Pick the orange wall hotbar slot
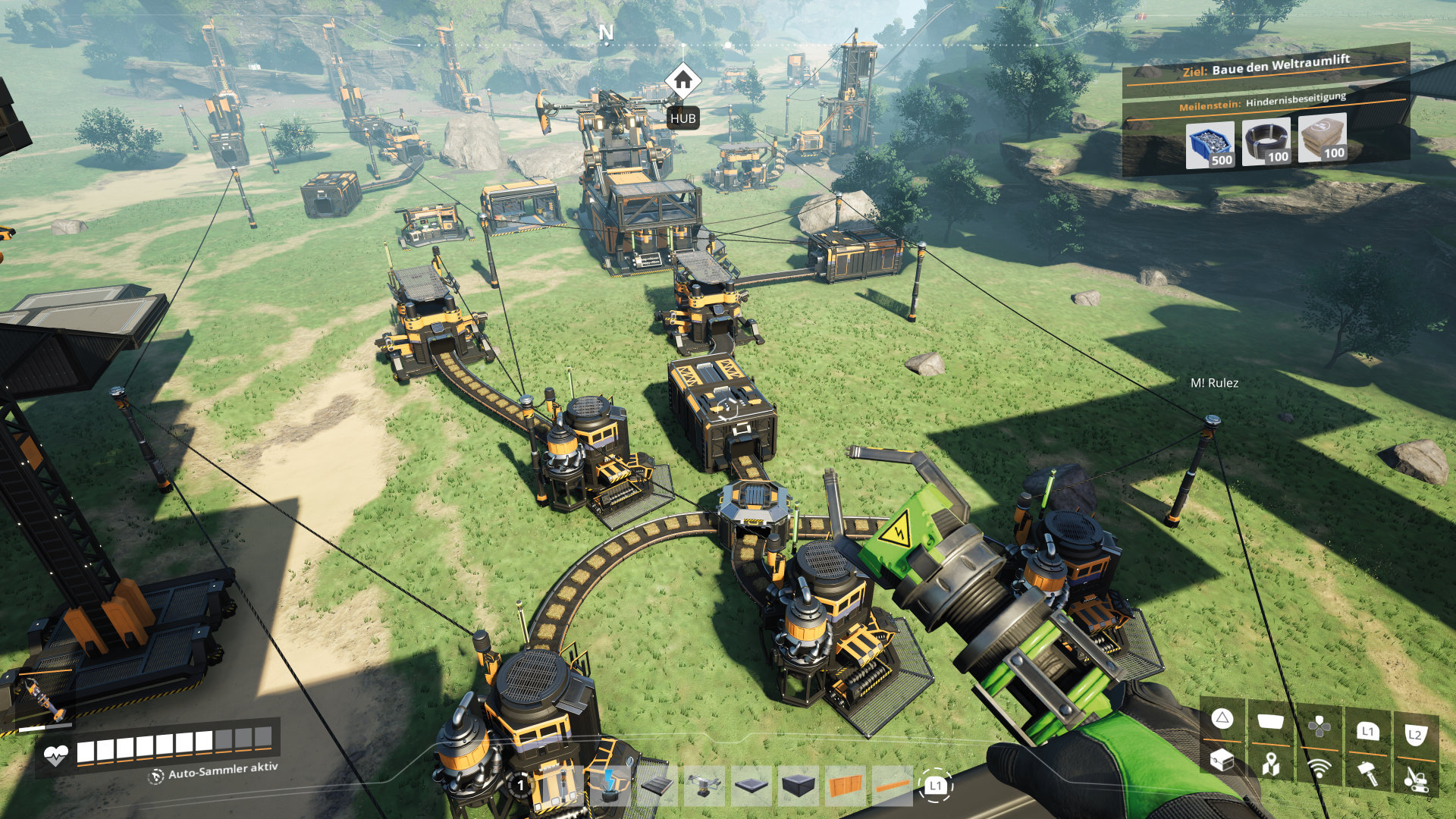The image size is (1456, 819). point(846,786)
